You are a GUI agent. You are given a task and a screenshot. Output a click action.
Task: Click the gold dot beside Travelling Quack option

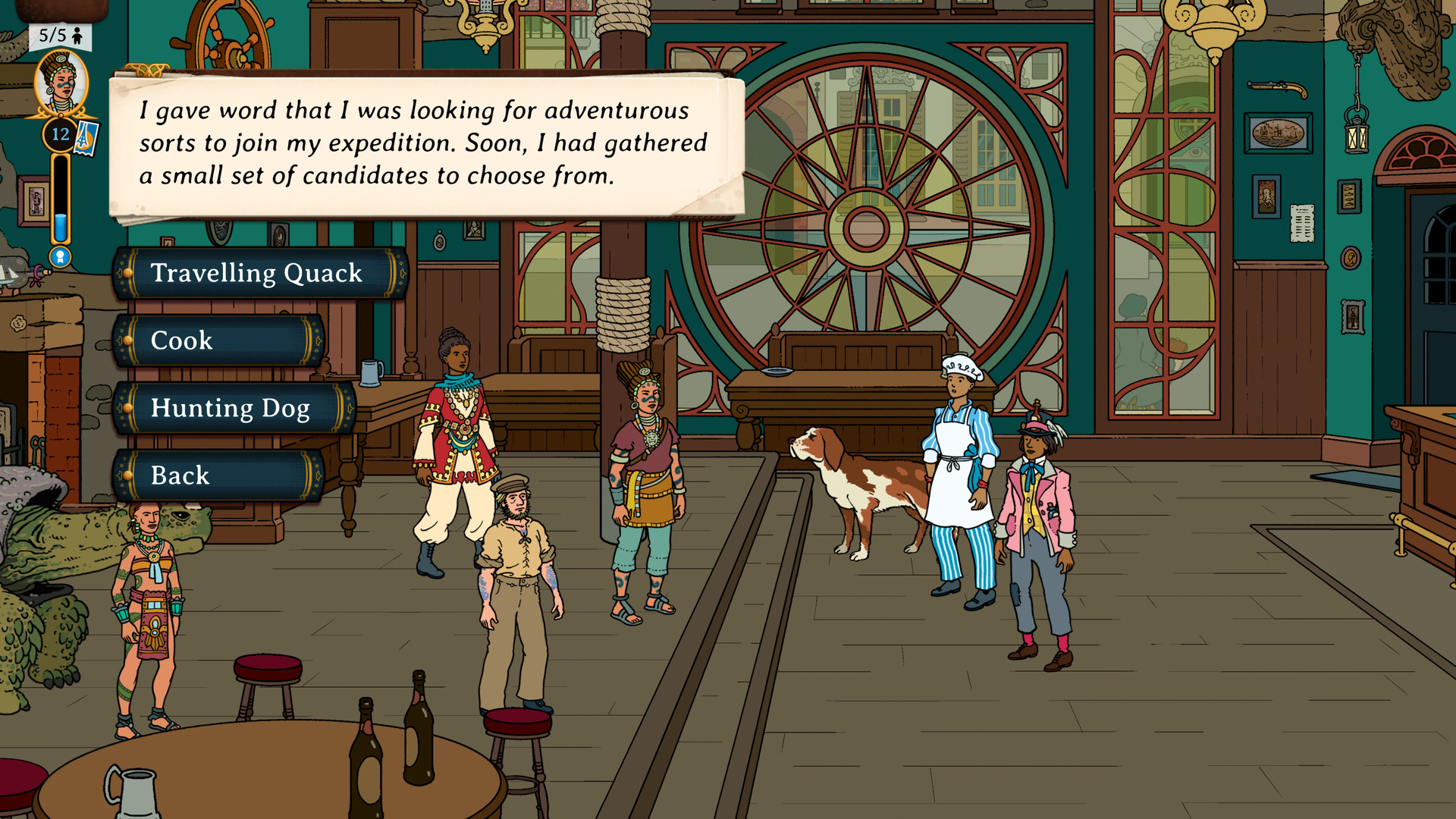[x=127, y=273]
